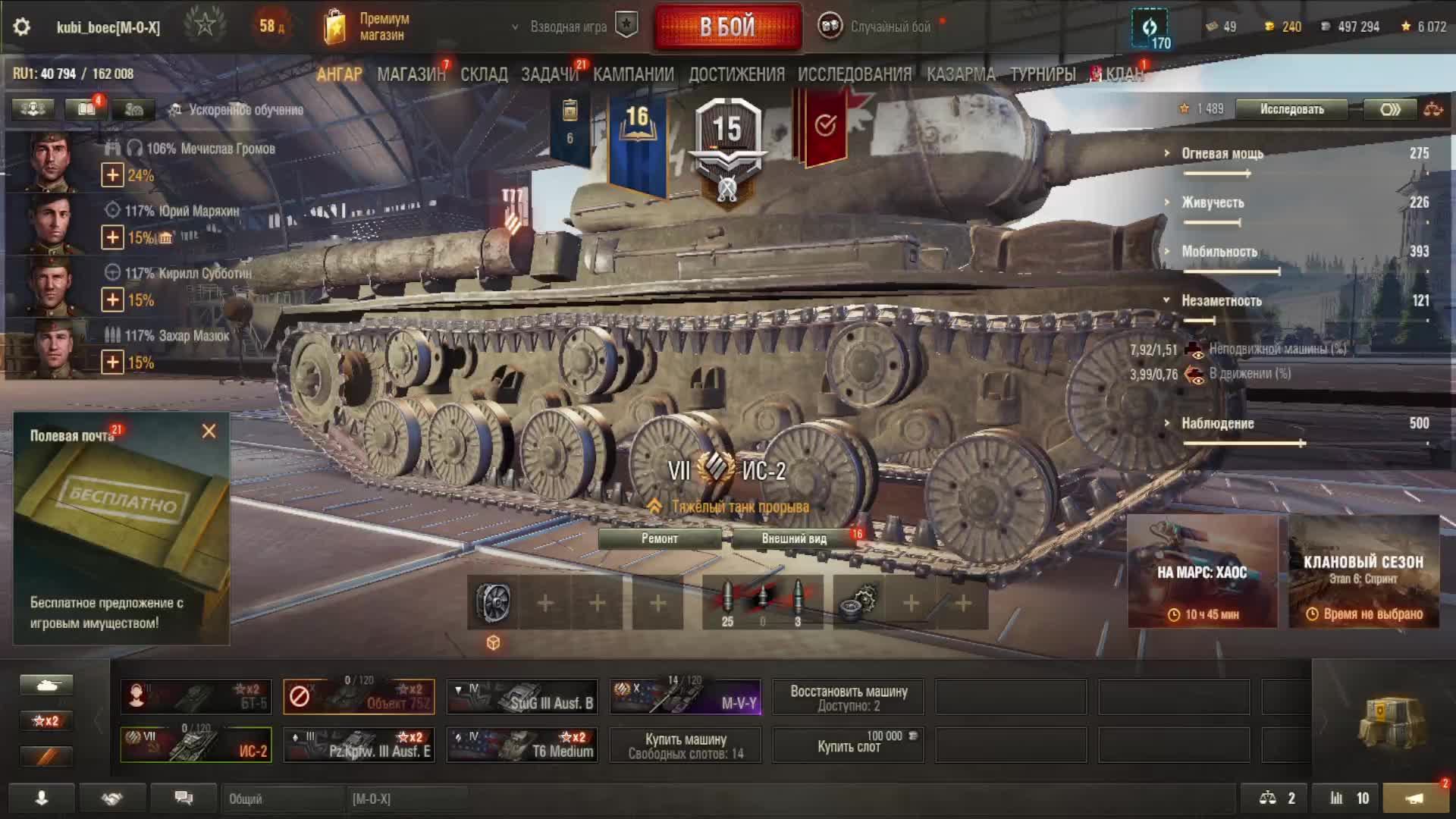Select the T6 Medium tank card
This screenshot has height=819, width=1456.
(x=522, y=745)
